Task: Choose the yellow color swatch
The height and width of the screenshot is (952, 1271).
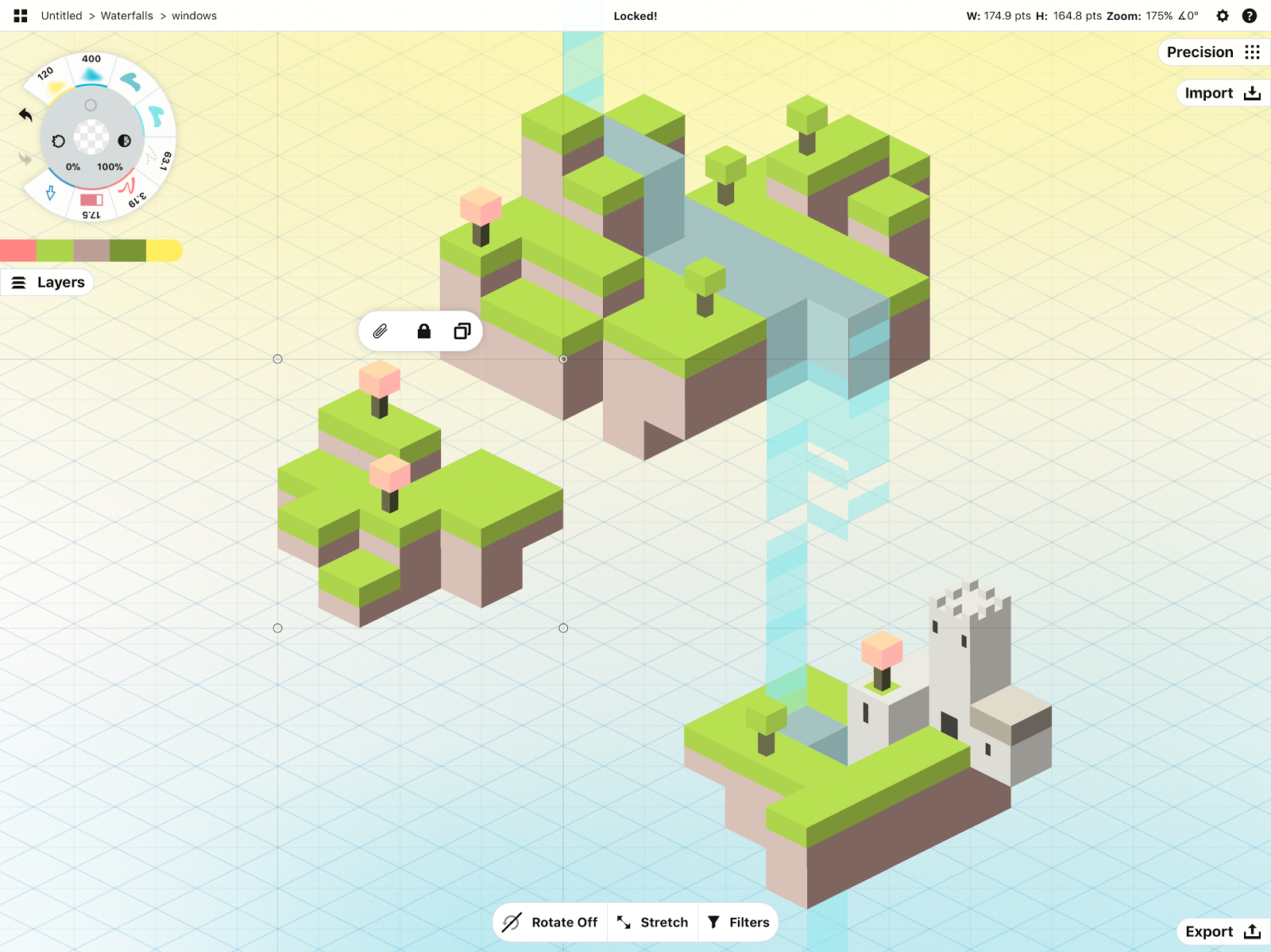Action: 164,251
